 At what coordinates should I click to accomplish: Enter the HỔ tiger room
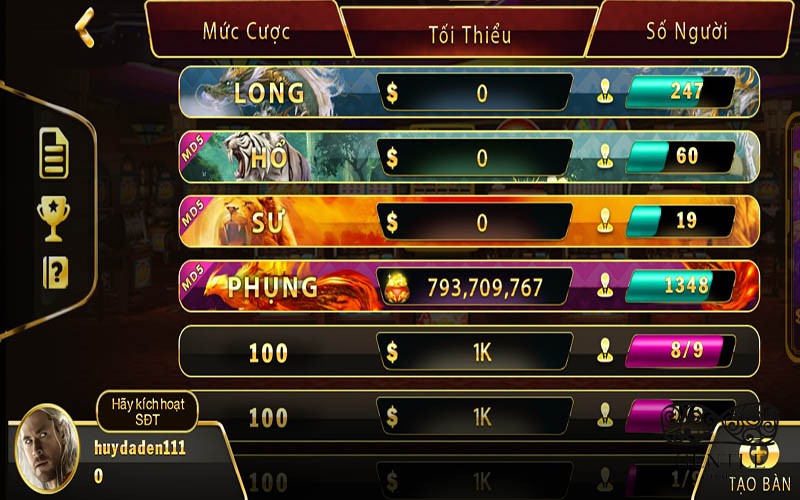[469, 157]
